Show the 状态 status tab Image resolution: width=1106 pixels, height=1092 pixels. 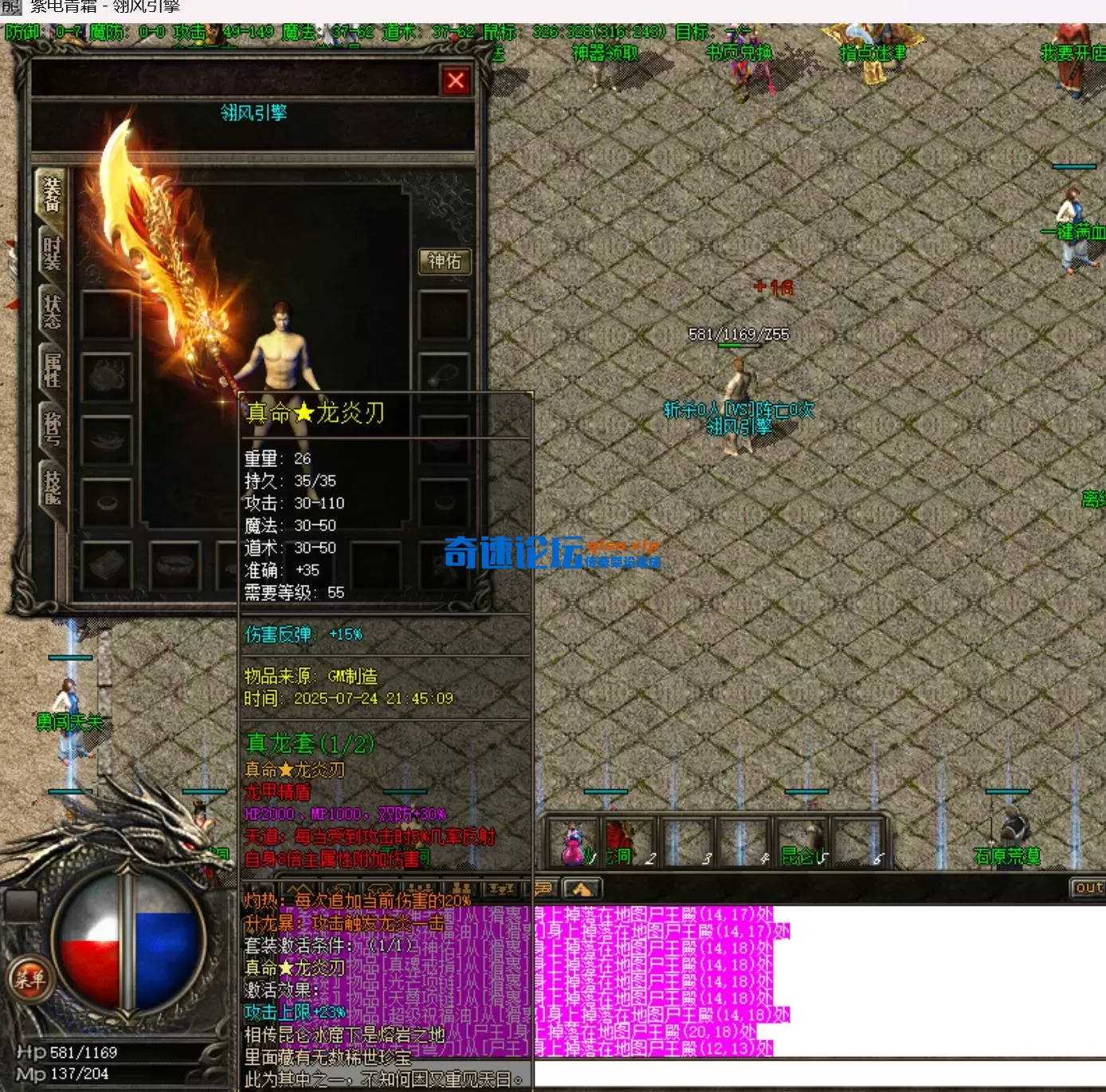coord(52,312)
